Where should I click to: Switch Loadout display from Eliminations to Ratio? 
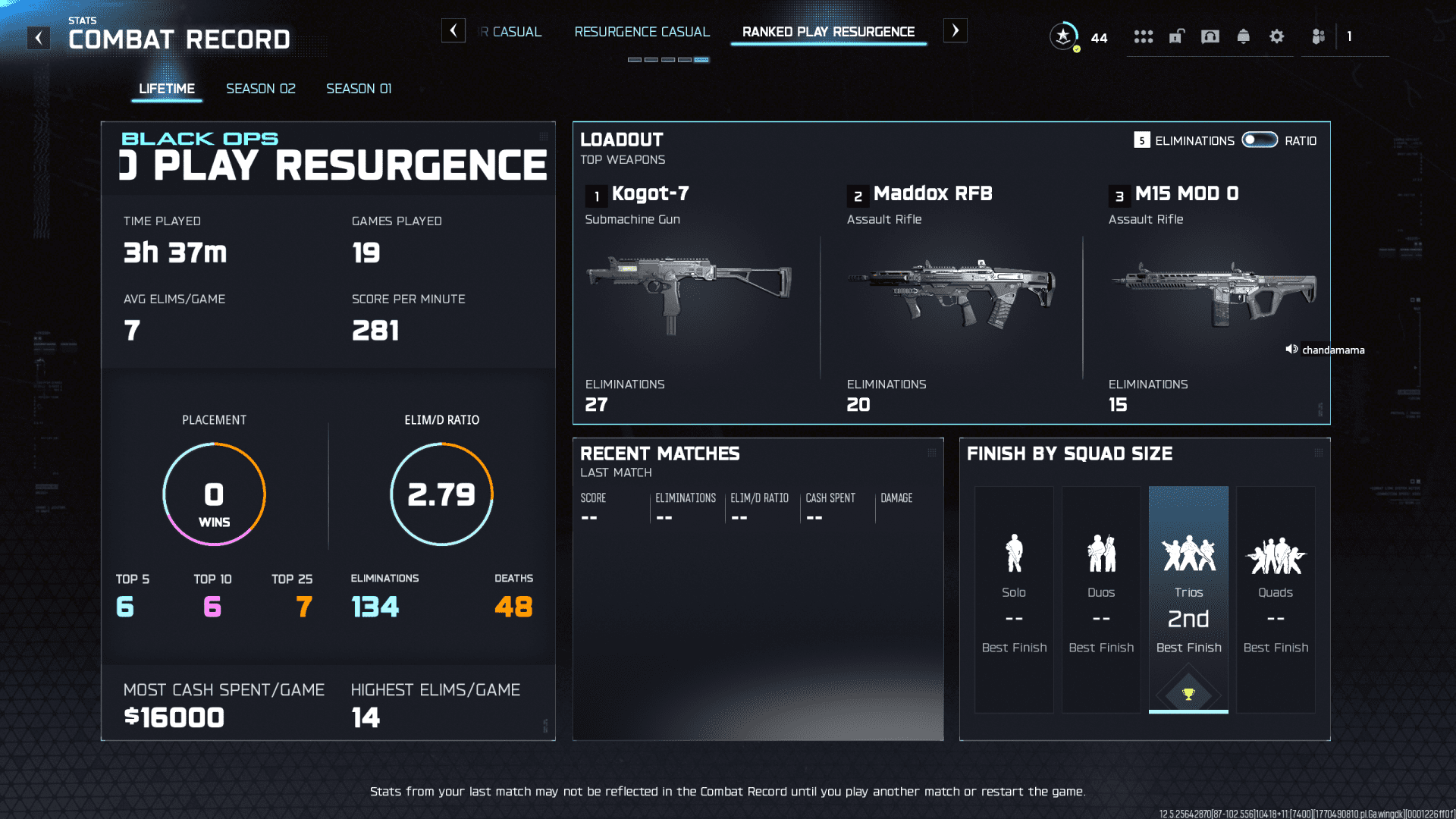point(1258,140)
